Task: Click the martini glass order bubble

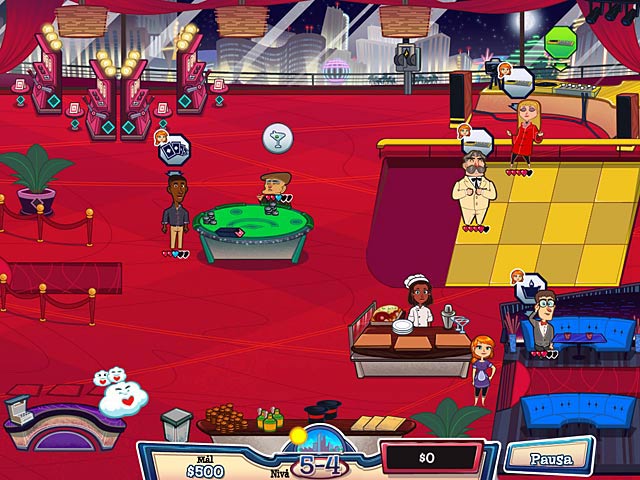Action: (277, 137)
